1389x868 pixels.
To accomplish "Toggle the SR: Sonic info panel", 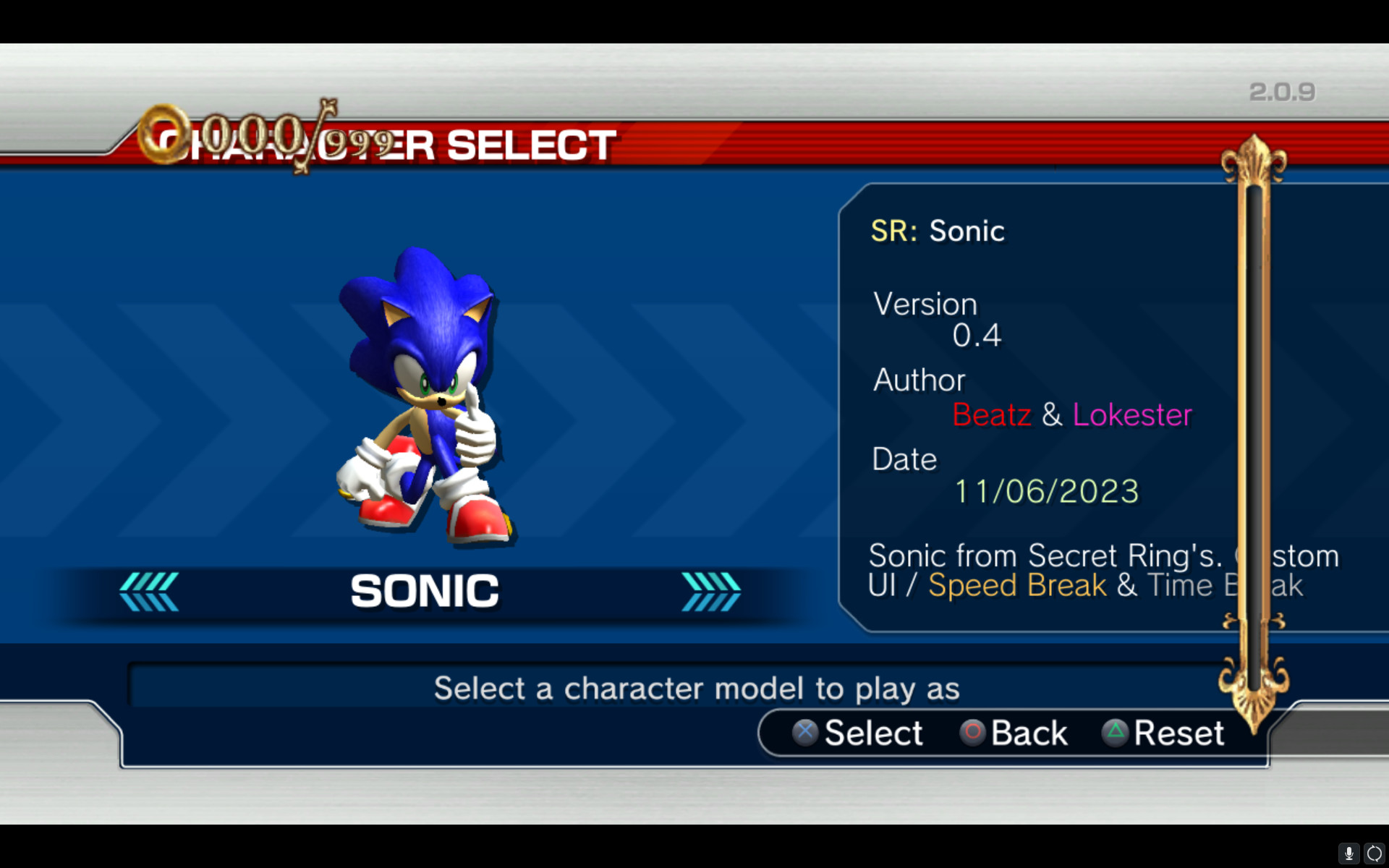I will 938,231.
